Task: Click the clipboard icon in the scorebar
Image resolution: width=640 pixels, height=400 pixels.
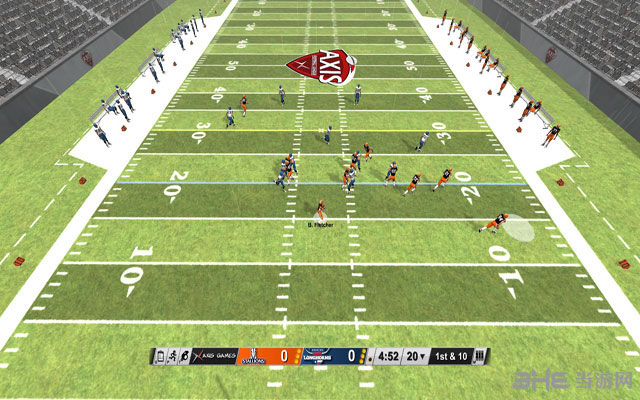Action: coord(159,355)
